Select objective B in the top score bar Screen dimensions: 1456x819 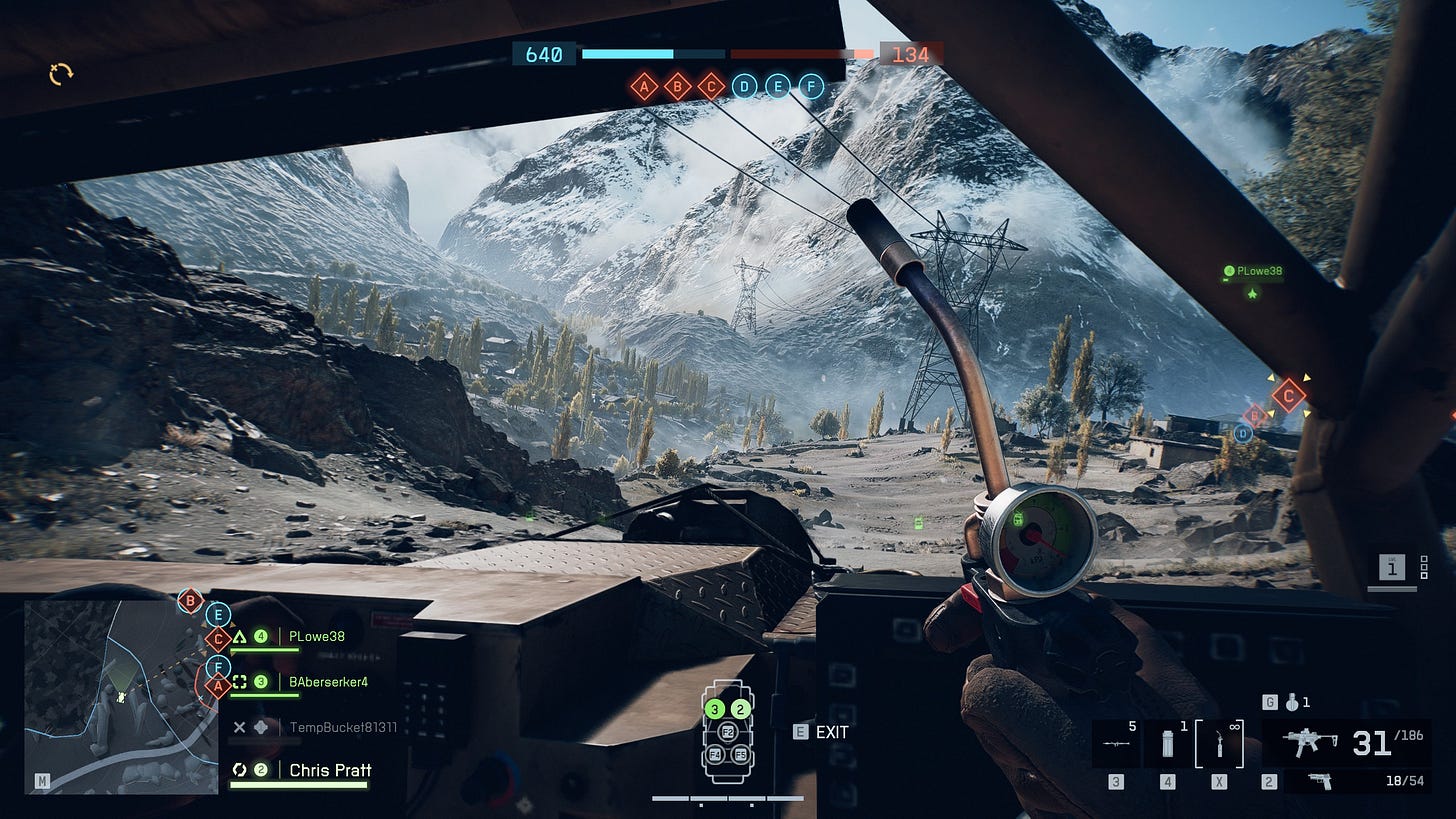point(678,87)
